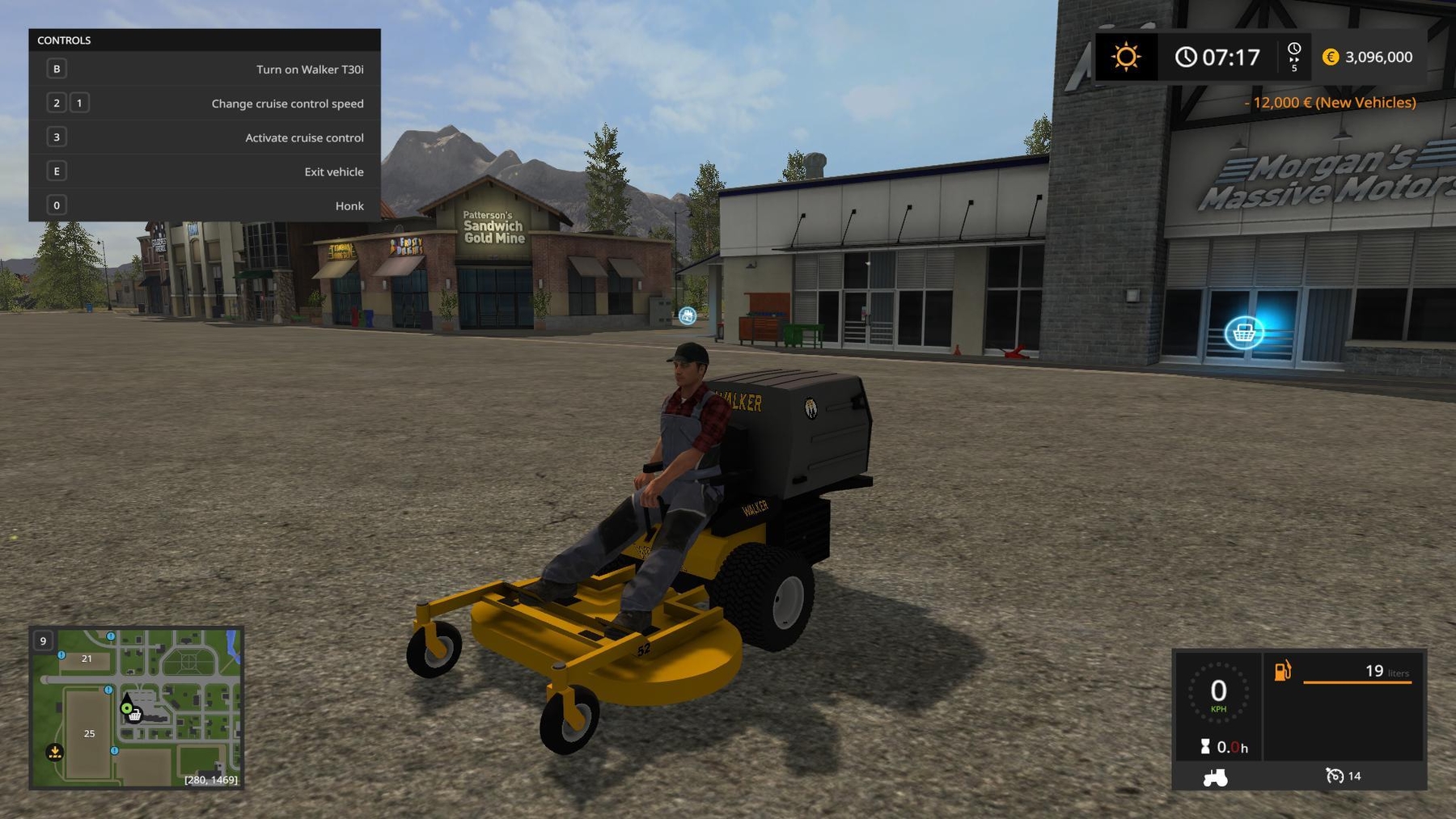This screenshot has height=819, width=1456.
Task: Click the 0 KPH speedometer display
Action: (x=1220, y=693)
